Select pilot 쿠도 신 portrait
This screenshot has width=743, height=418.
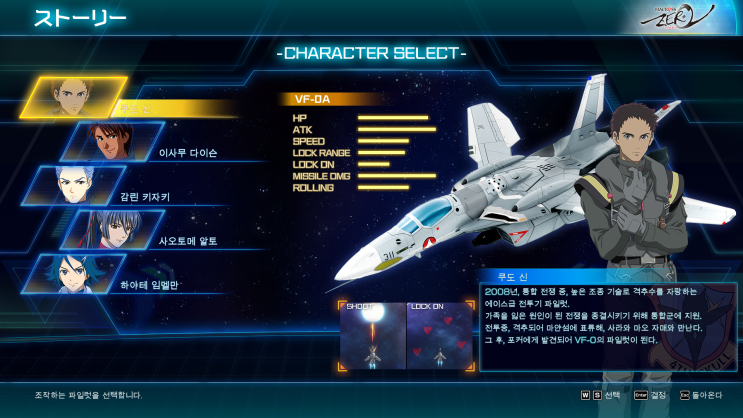74,97
